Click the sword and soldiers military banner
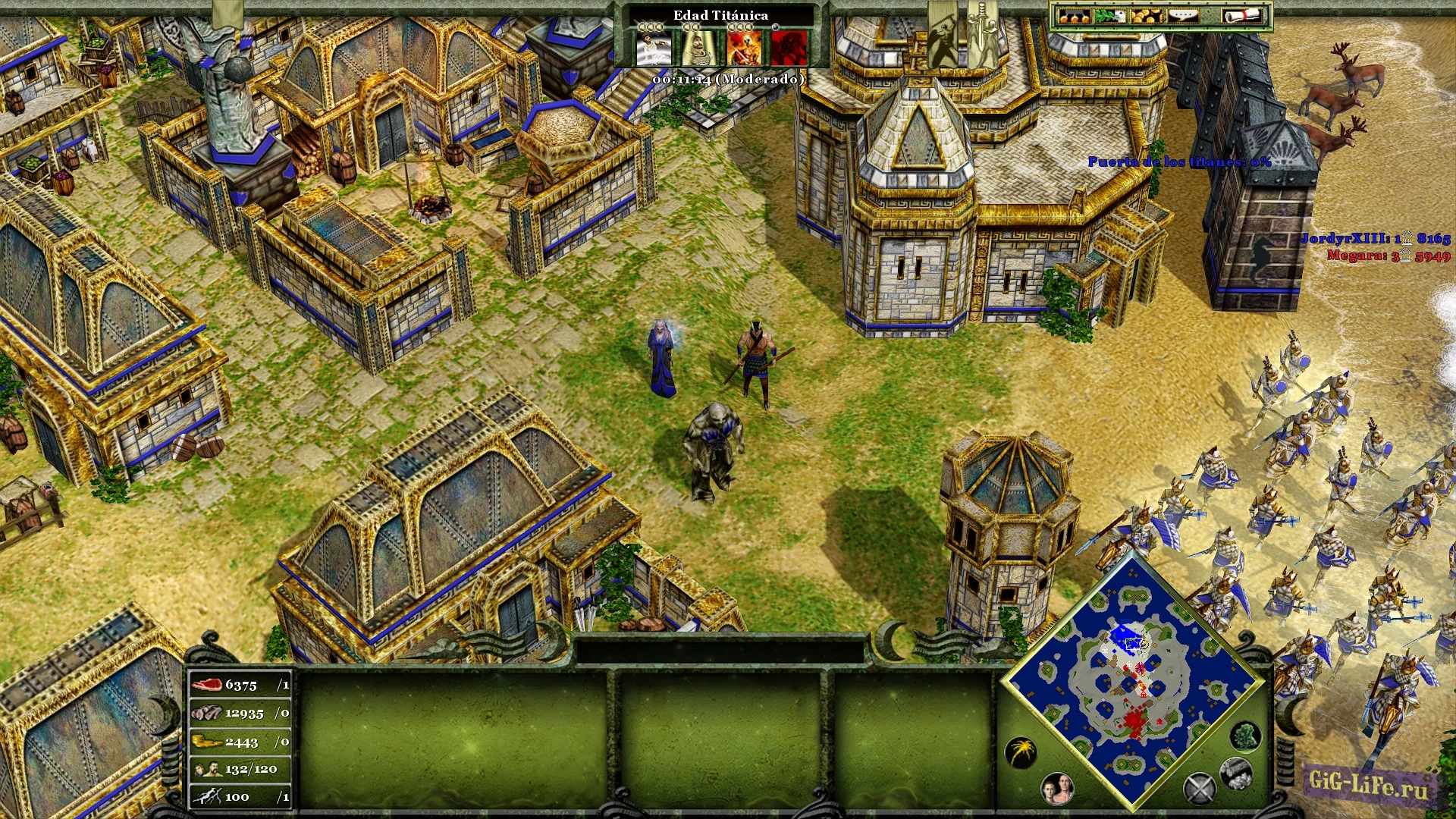Viewport: 1456px width, 819px height. tap(983, 34)
